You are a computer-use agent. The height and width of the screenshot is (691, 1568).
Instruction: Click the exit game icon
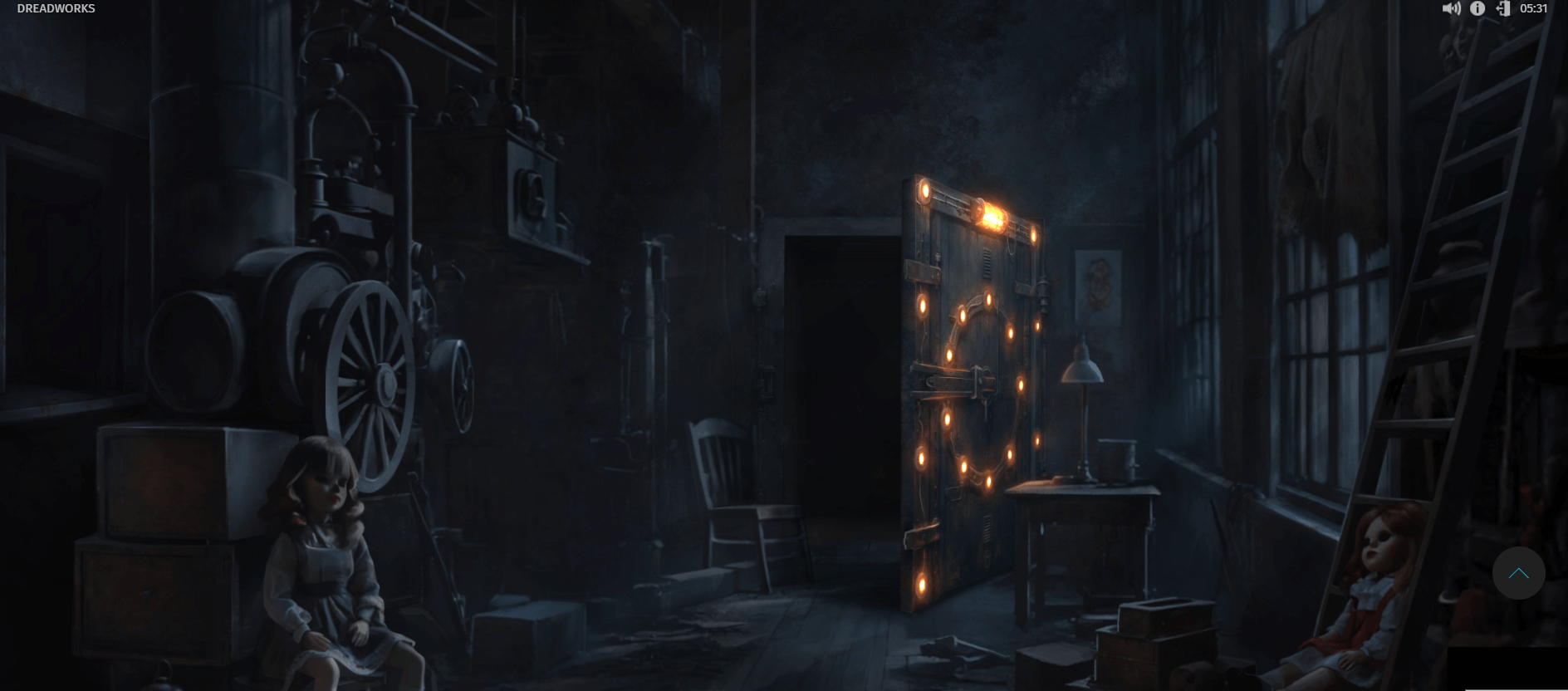click(1505, 8)
